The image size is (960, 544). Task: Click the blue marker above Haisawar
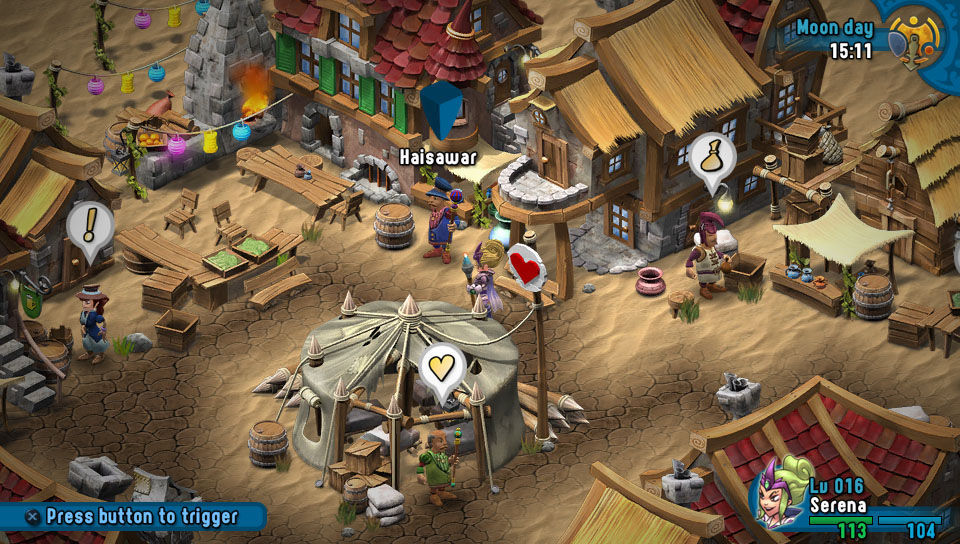coord(441,110)
